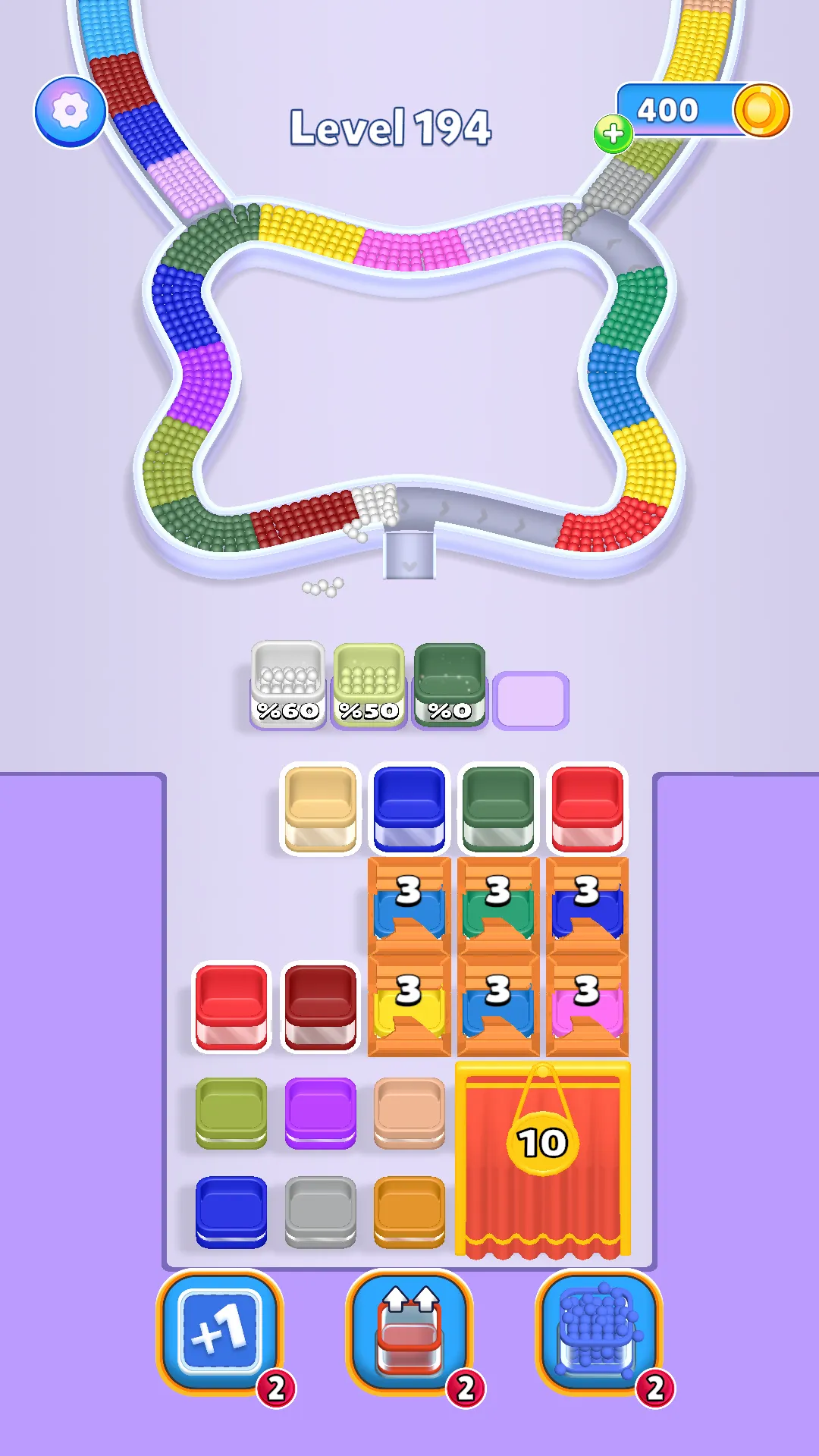This screenshot has width=819, height=1456.
Task: Select the empty purple holding slot
Action: click(x=531, y=701)
